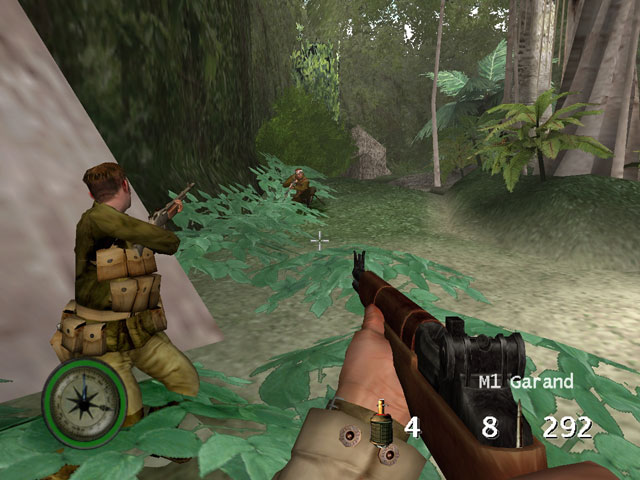Click the M1 Garand weapon label

point(526,381)
